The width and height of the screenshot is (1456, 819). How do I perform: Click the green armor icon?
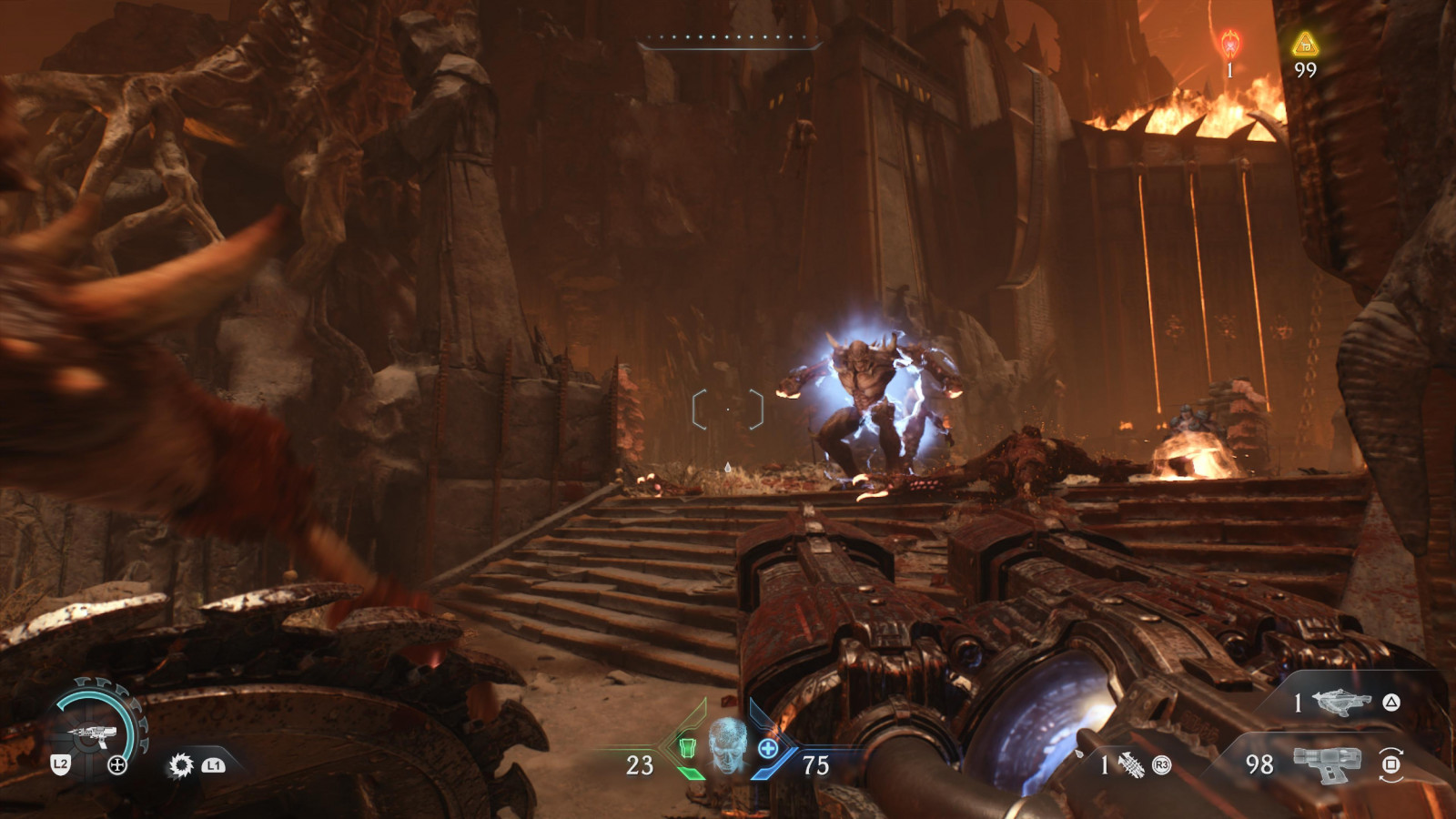point(688,748)
